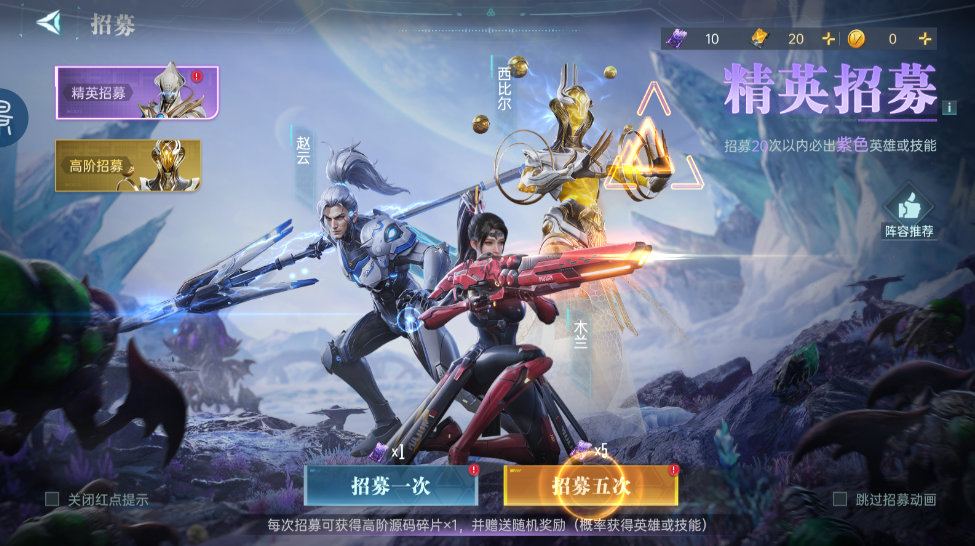
Task: Recruit five times with 招募五次
Action: [591, 486]
